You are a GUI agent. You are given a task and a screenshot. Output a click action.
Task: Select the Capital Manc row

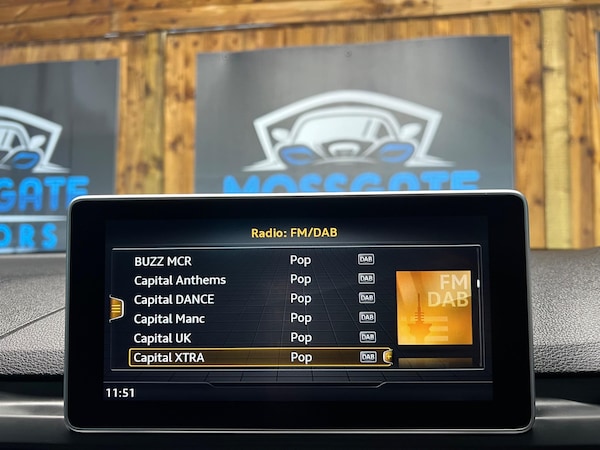click(x=169, y=318)
